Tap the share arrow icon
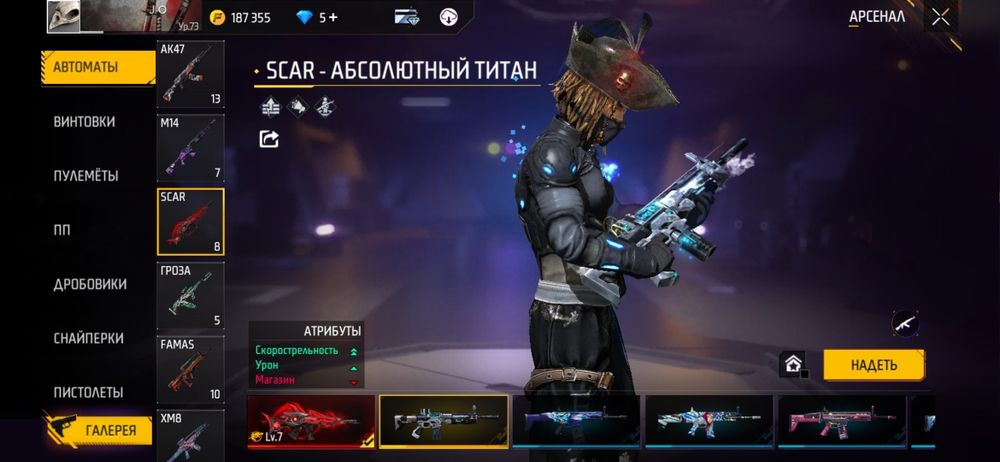Screen dimensions: 1000x462 pyautogui.click(x=269, y=139)
